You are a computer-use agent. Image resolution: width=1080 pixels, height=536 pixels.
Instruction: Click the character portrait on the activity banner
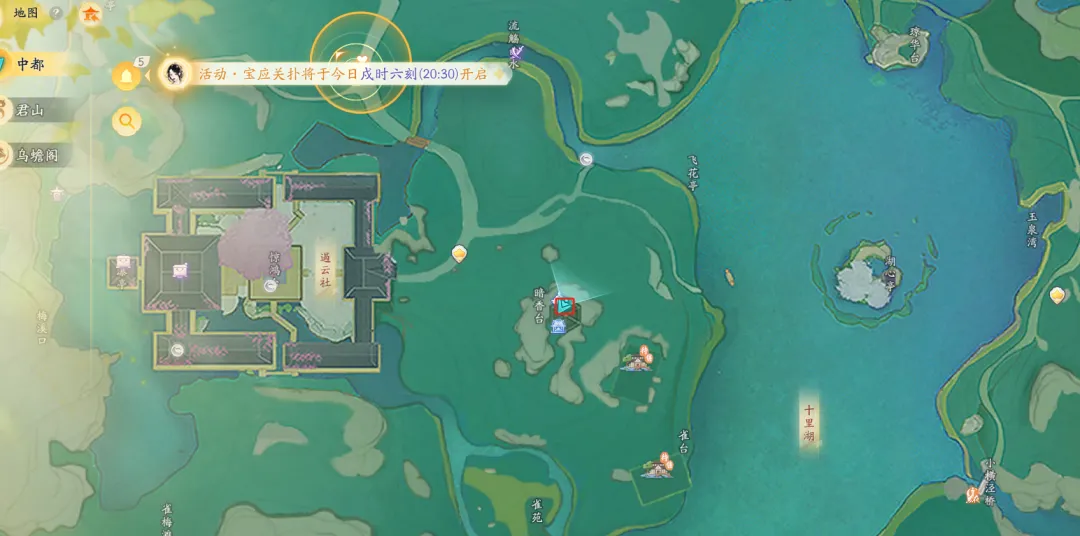pyautogui.click(x=176, y=73)
